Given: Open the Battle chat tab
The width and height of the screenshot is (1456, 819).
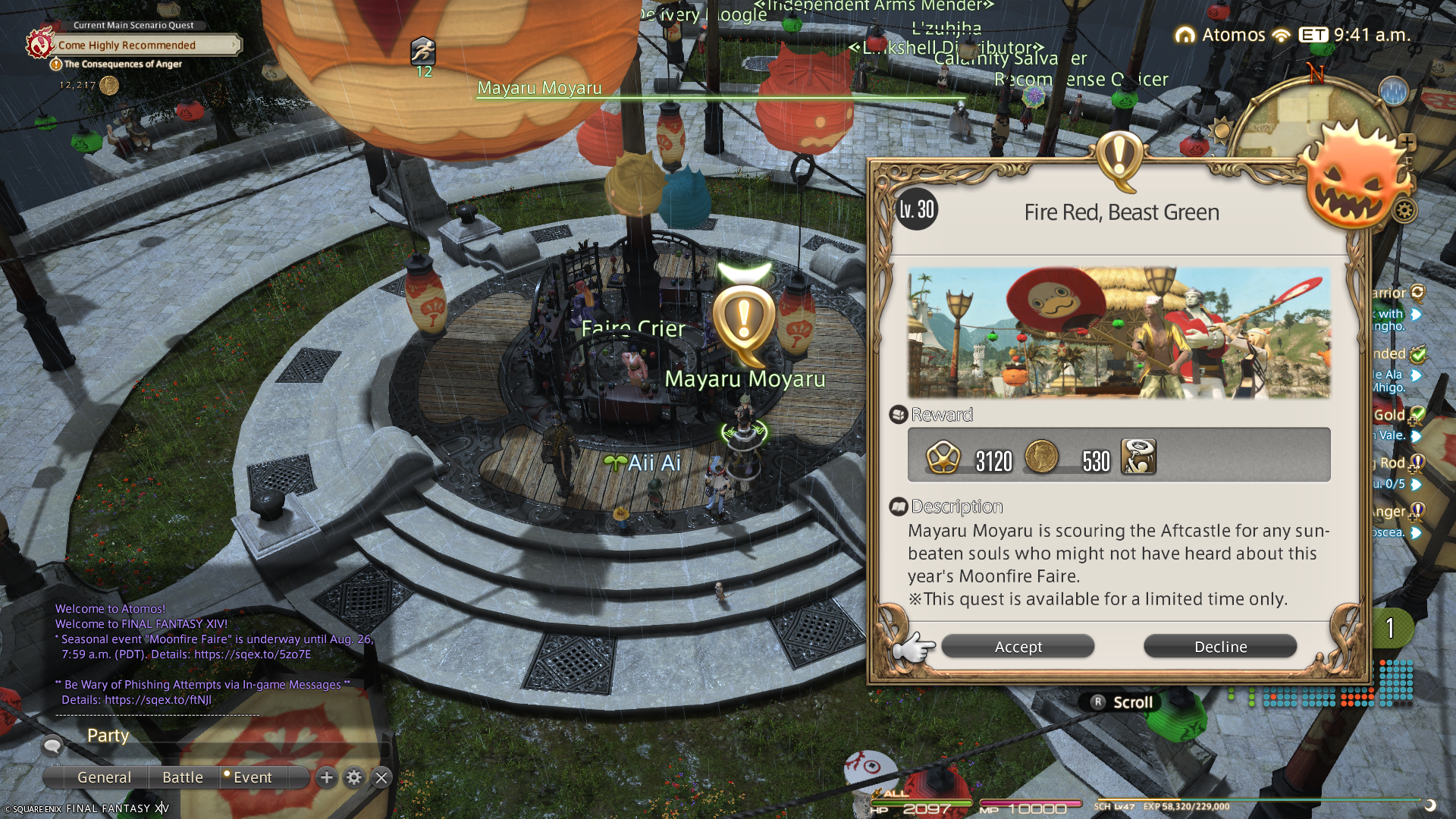Looking at the screenshot, I should (x=183, y=777).
